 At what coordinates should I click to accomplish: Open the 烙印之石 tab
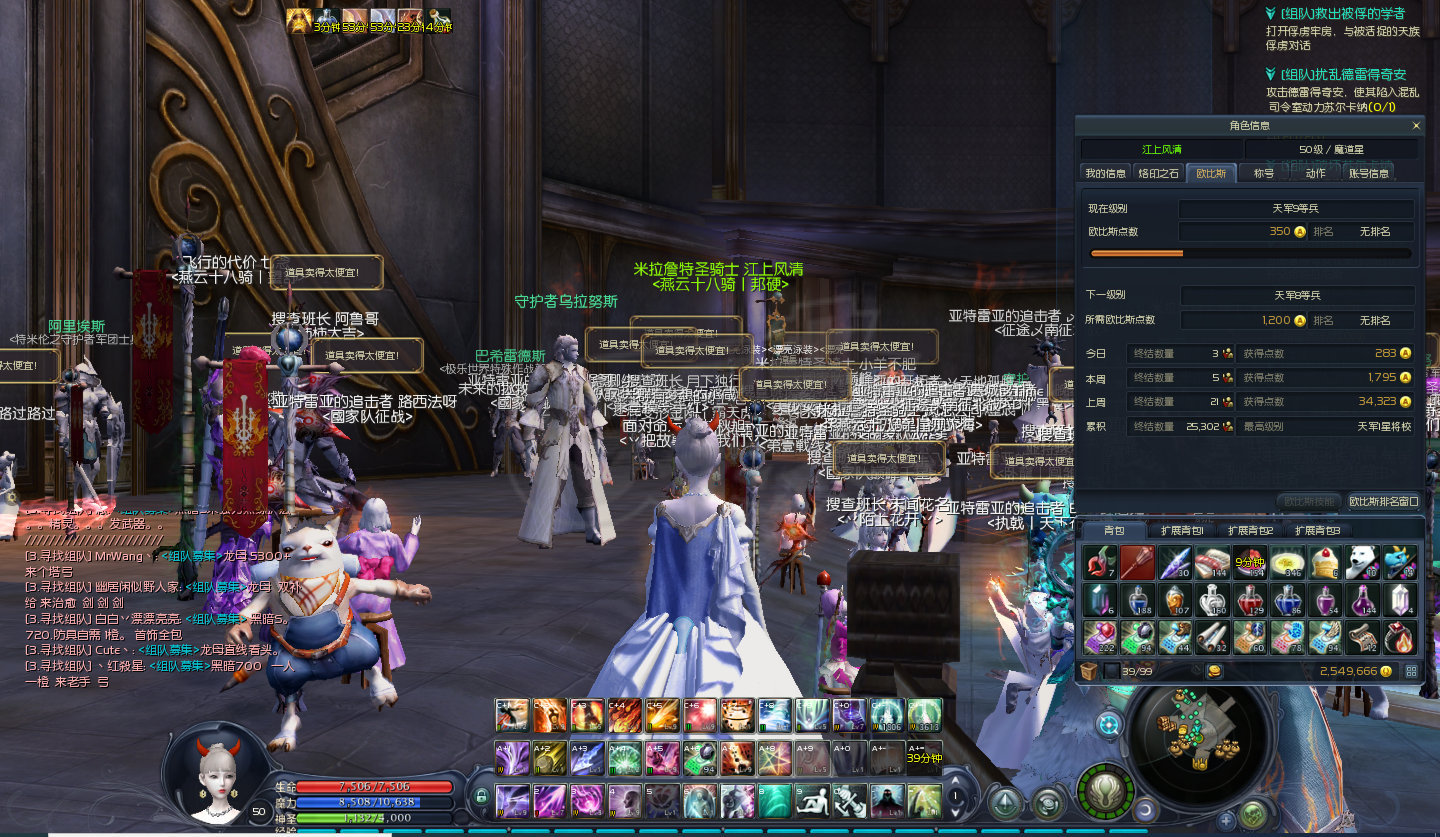1159,173
